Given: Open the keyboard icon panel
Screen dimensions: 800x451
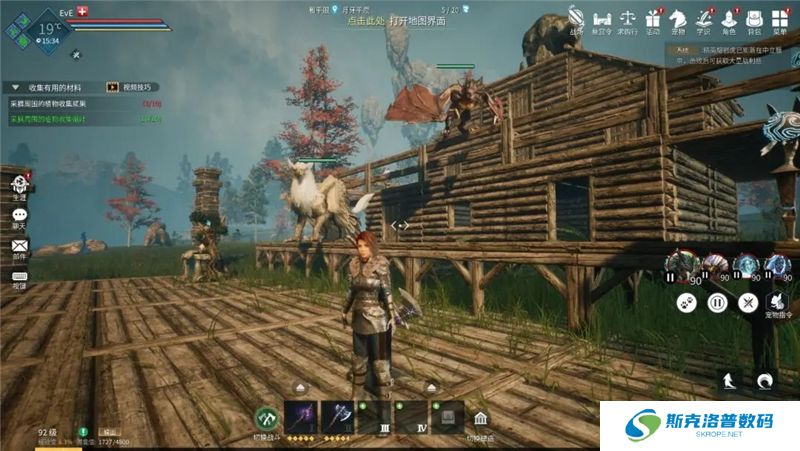Looking at the screenshot, I should (x=19, y=276).
